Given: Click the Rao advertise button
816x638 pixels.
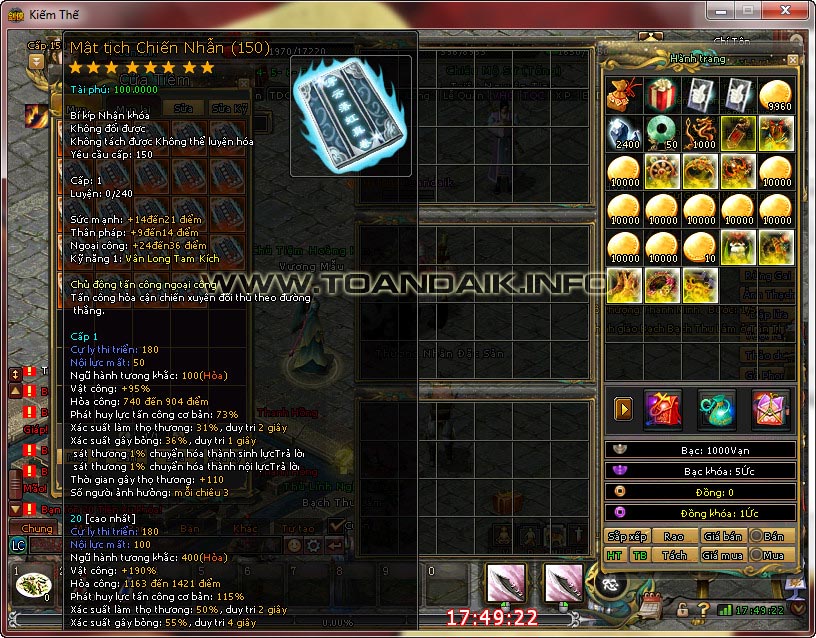Looking at the screenshot, I should tap(674, 536).
